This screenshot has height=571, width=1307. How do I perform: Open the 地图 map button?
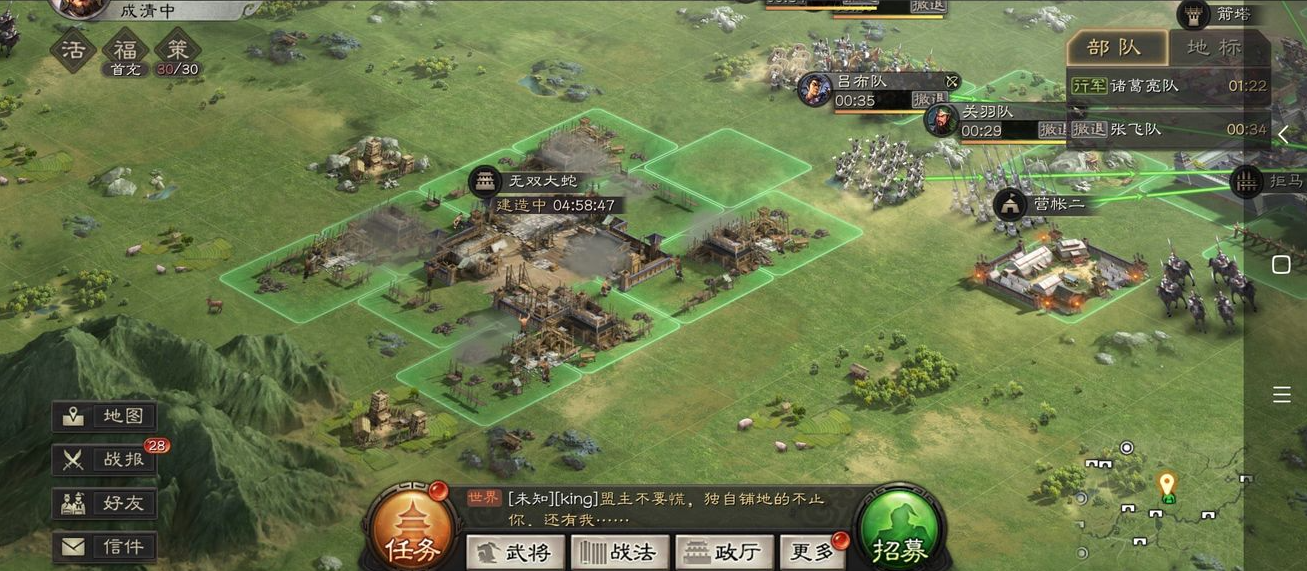tap(105, 417)
